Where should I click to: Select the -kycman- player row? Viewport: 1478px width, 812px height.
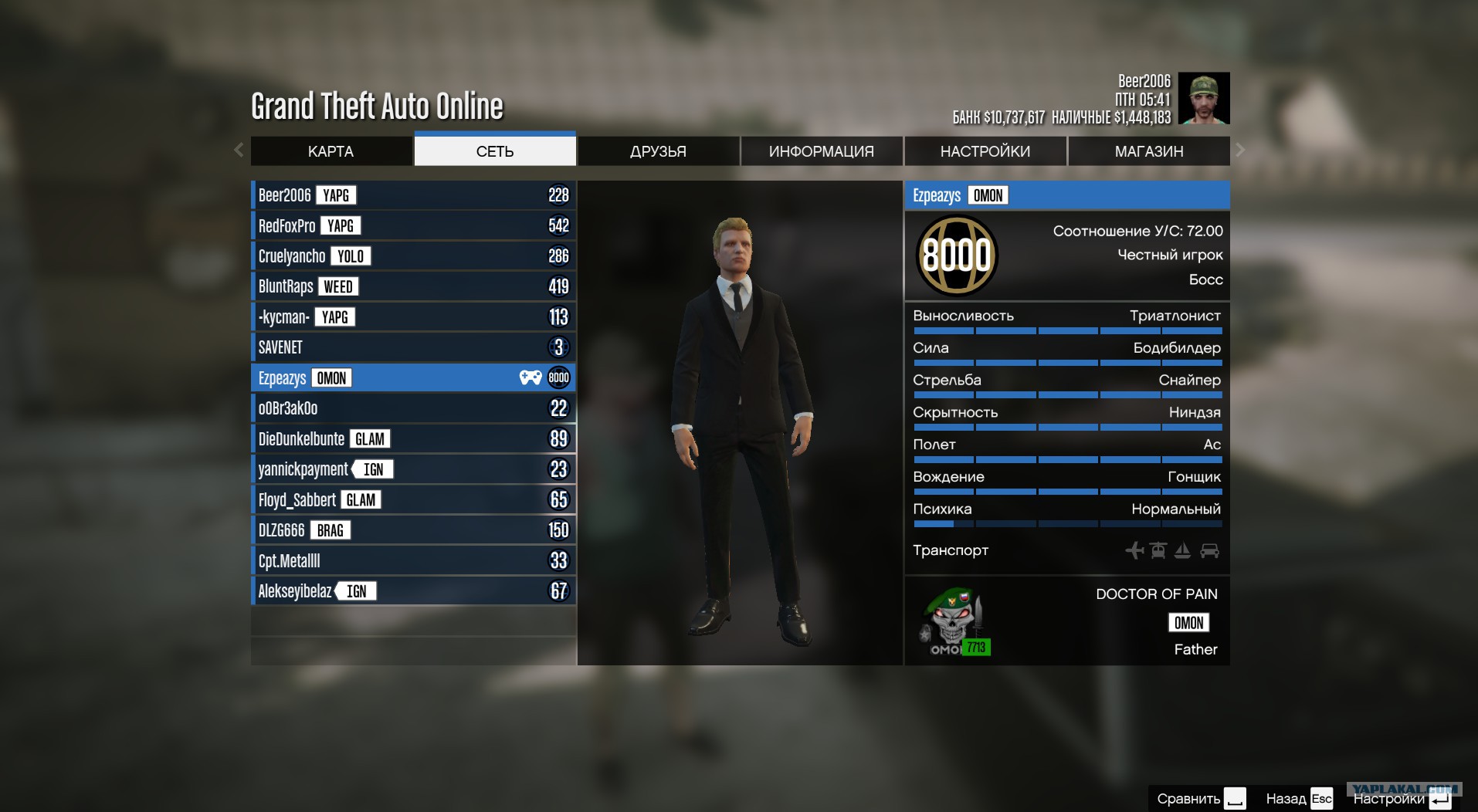[x=413, y=317]
